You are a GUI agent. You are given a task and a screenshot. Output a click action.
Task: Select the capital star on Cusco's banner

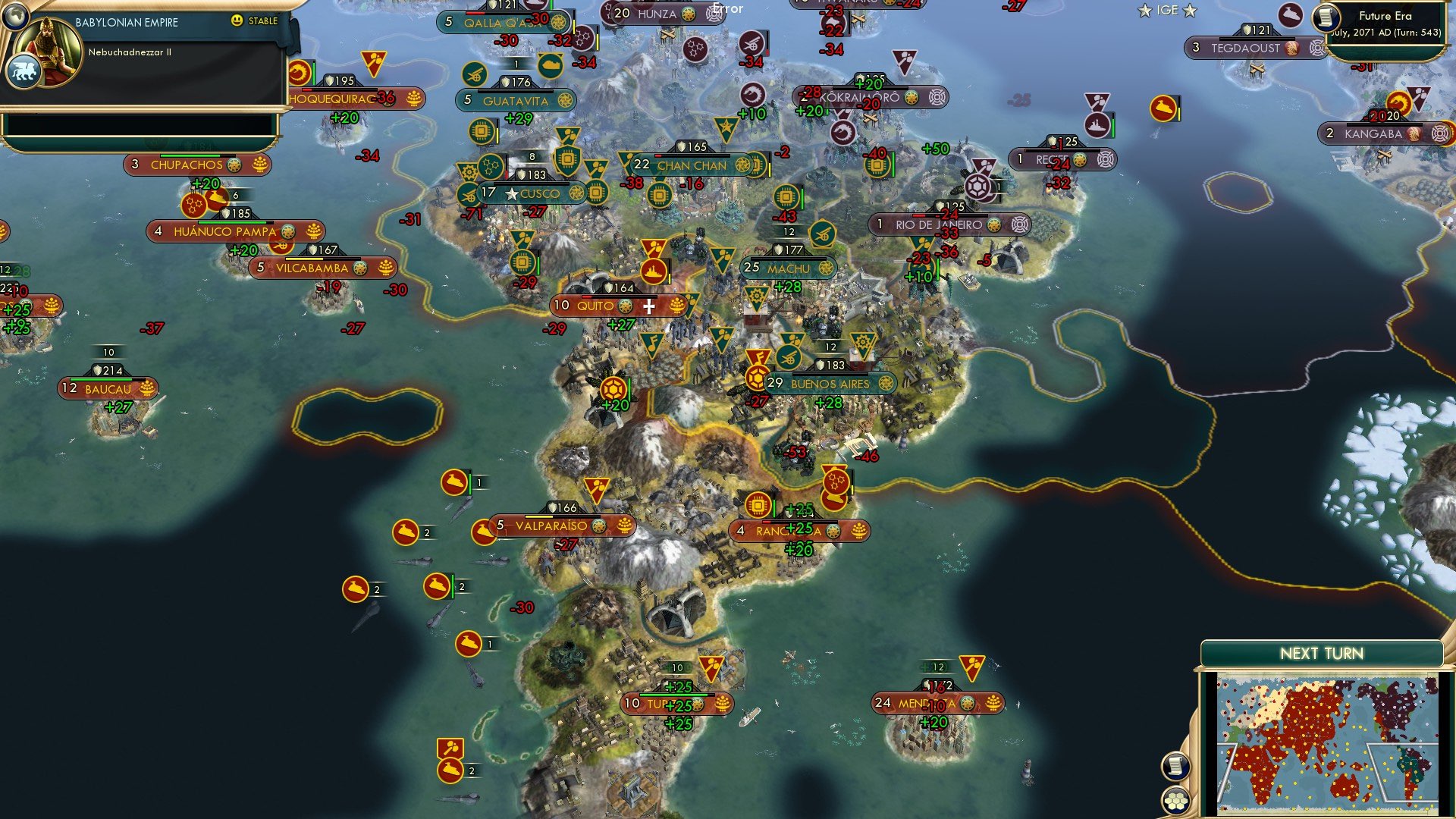point(513,193)
